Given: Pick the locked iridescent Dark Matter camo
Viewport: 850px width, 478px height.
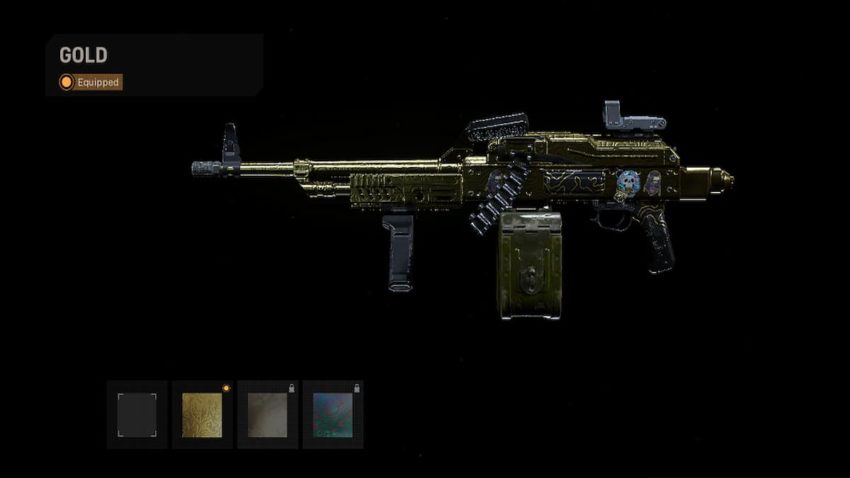Looking at the screenshot, I should (332, 414).
